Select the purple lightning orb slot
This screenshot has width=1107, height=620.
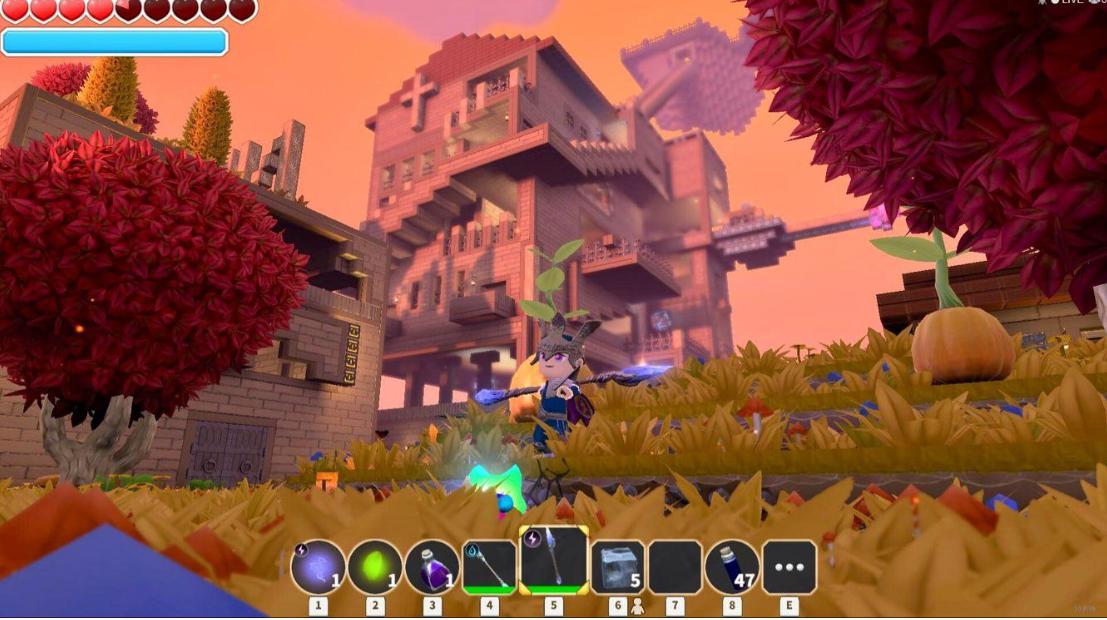[318, 567]
